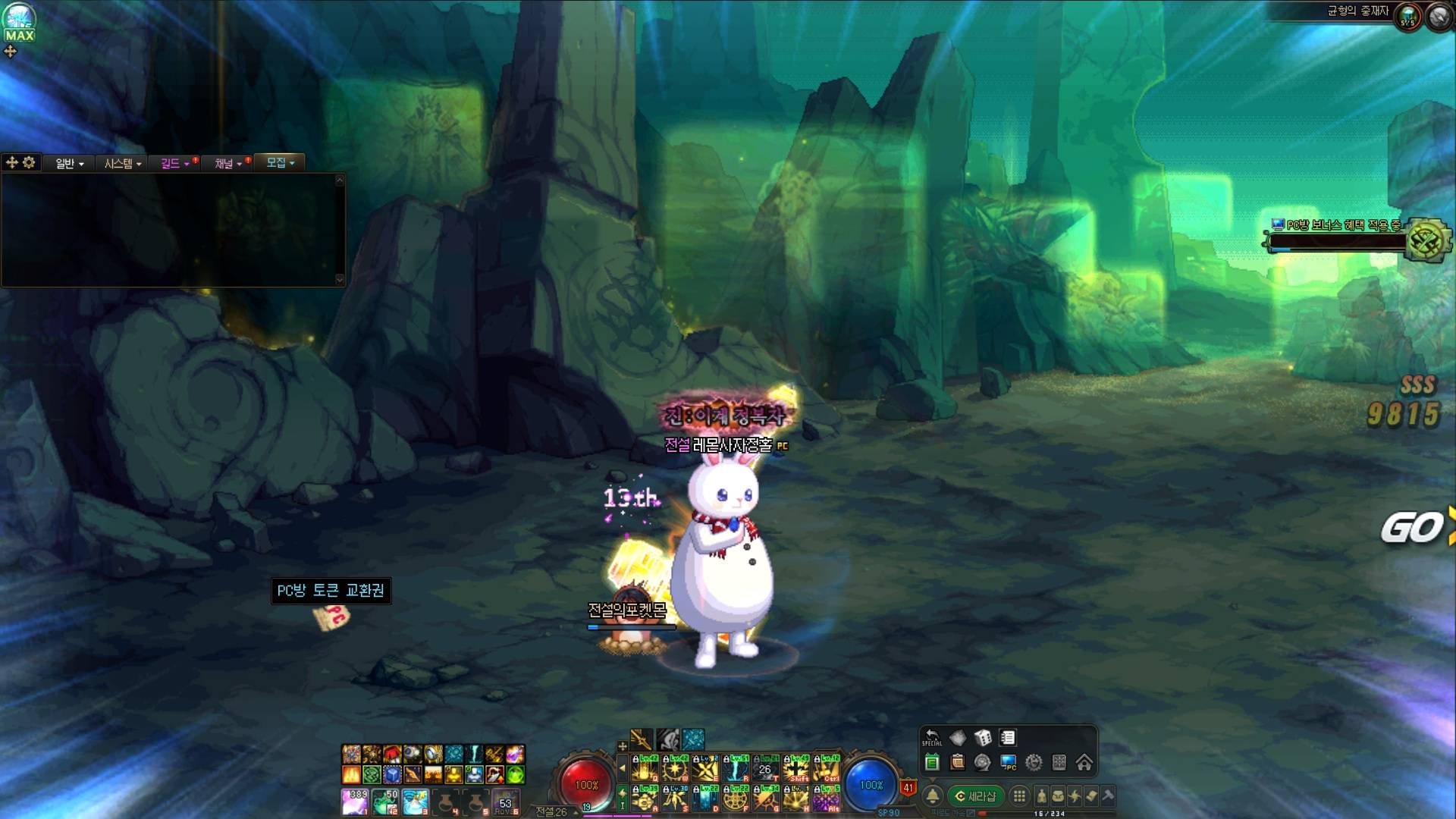
Task: Click the notification bell icon
Action: pyautogui.click(x=933, y=796)
